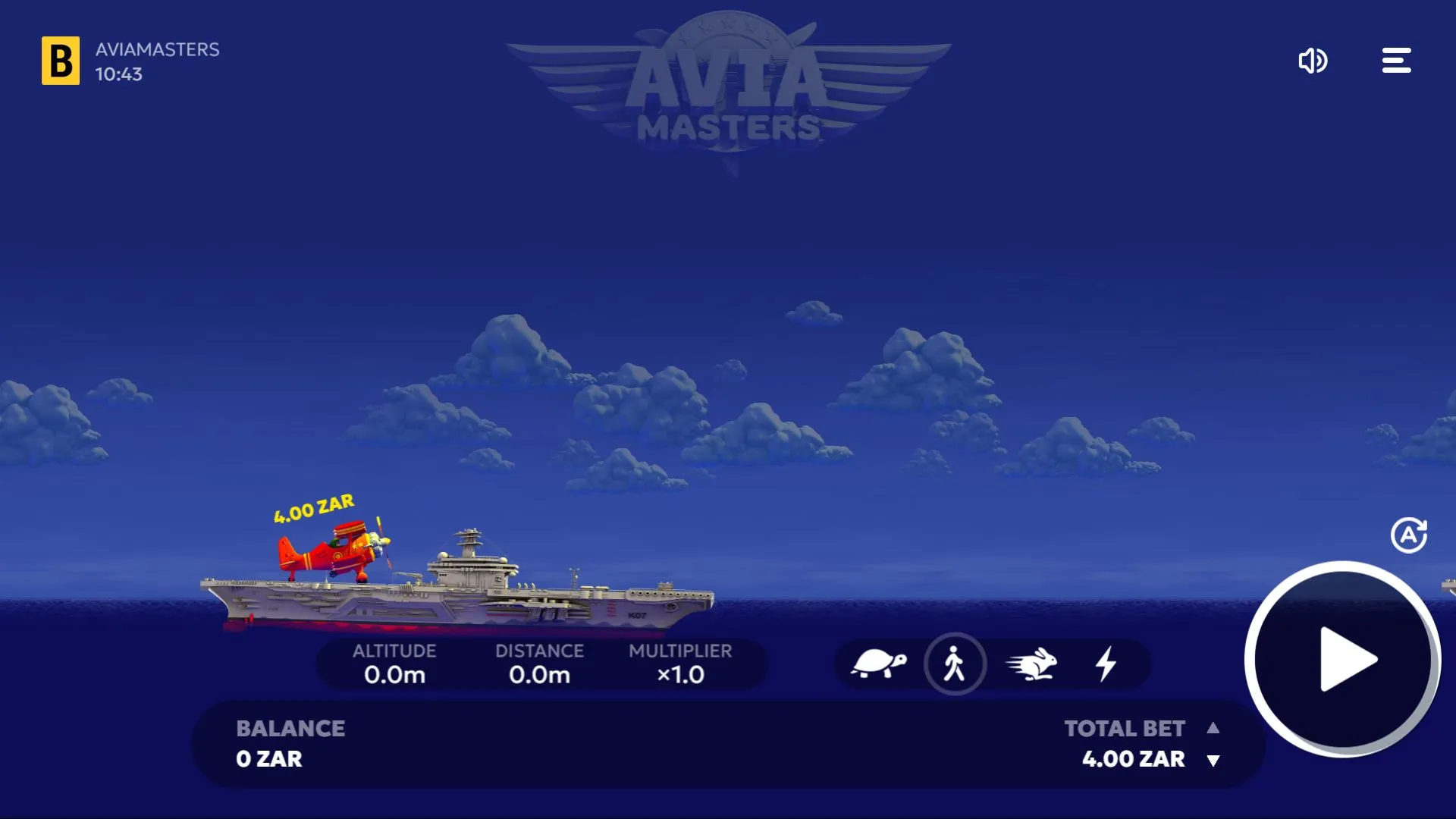This screenshot has width=1456, height=819.
Task: Choose the walking man normal speed
Action: point(955,664)
